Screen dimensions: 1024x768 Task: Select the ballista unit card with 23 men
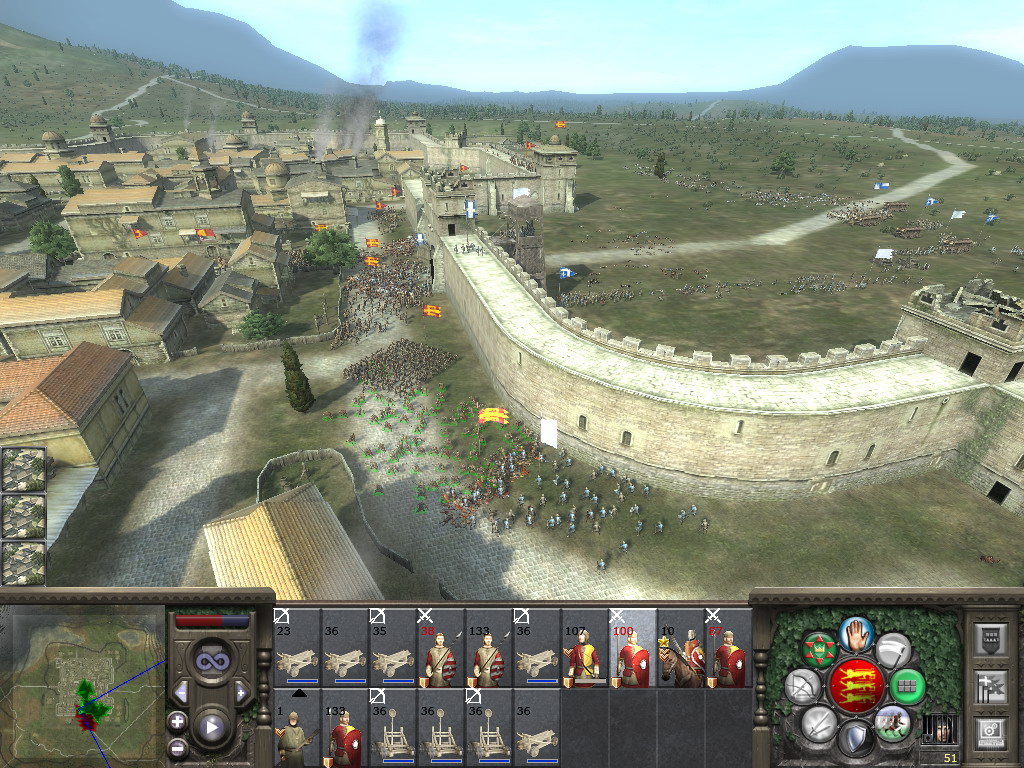pyautogui.click(x=297, y=648)
